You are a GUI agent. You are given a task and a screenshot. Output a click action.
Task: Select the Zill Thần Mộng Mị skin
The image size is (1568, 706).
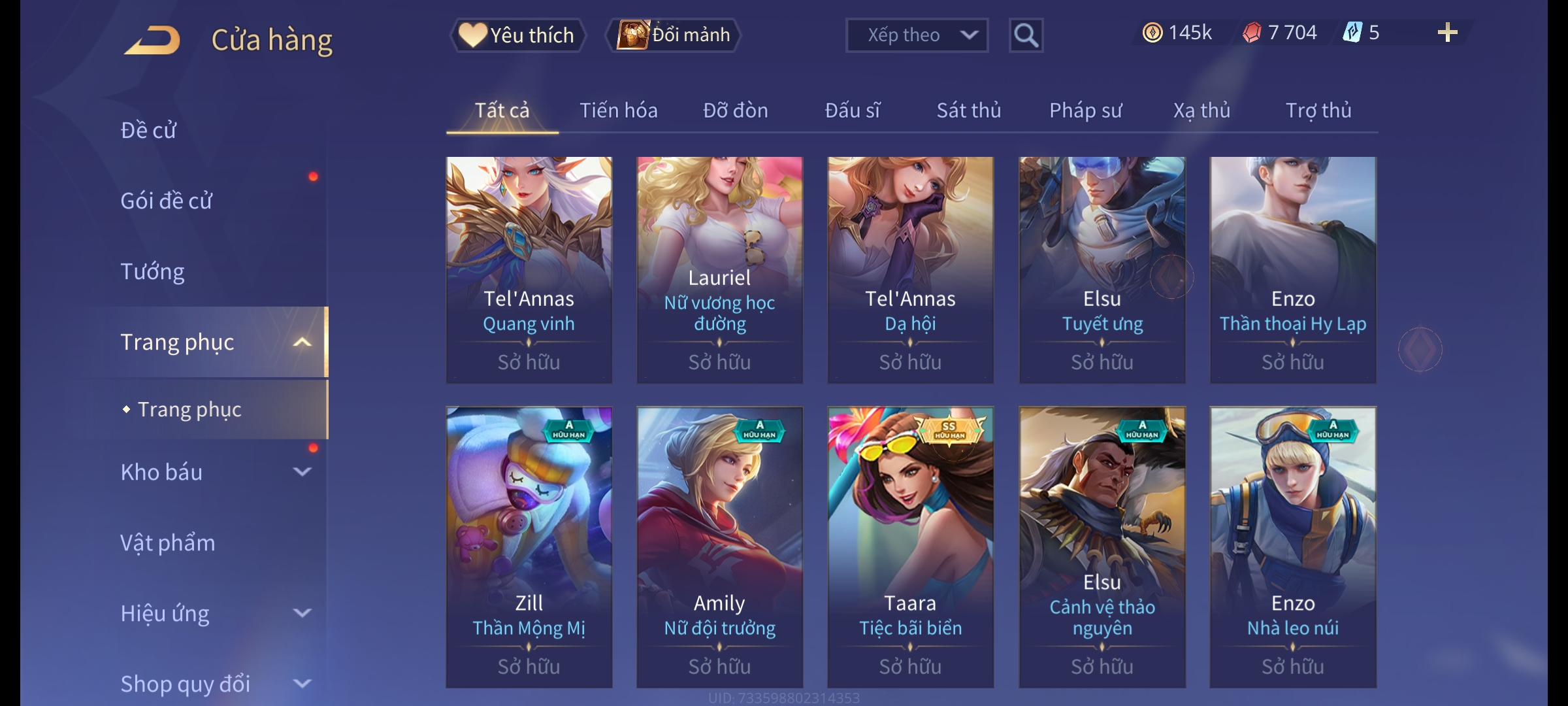[x=529, y=546]
